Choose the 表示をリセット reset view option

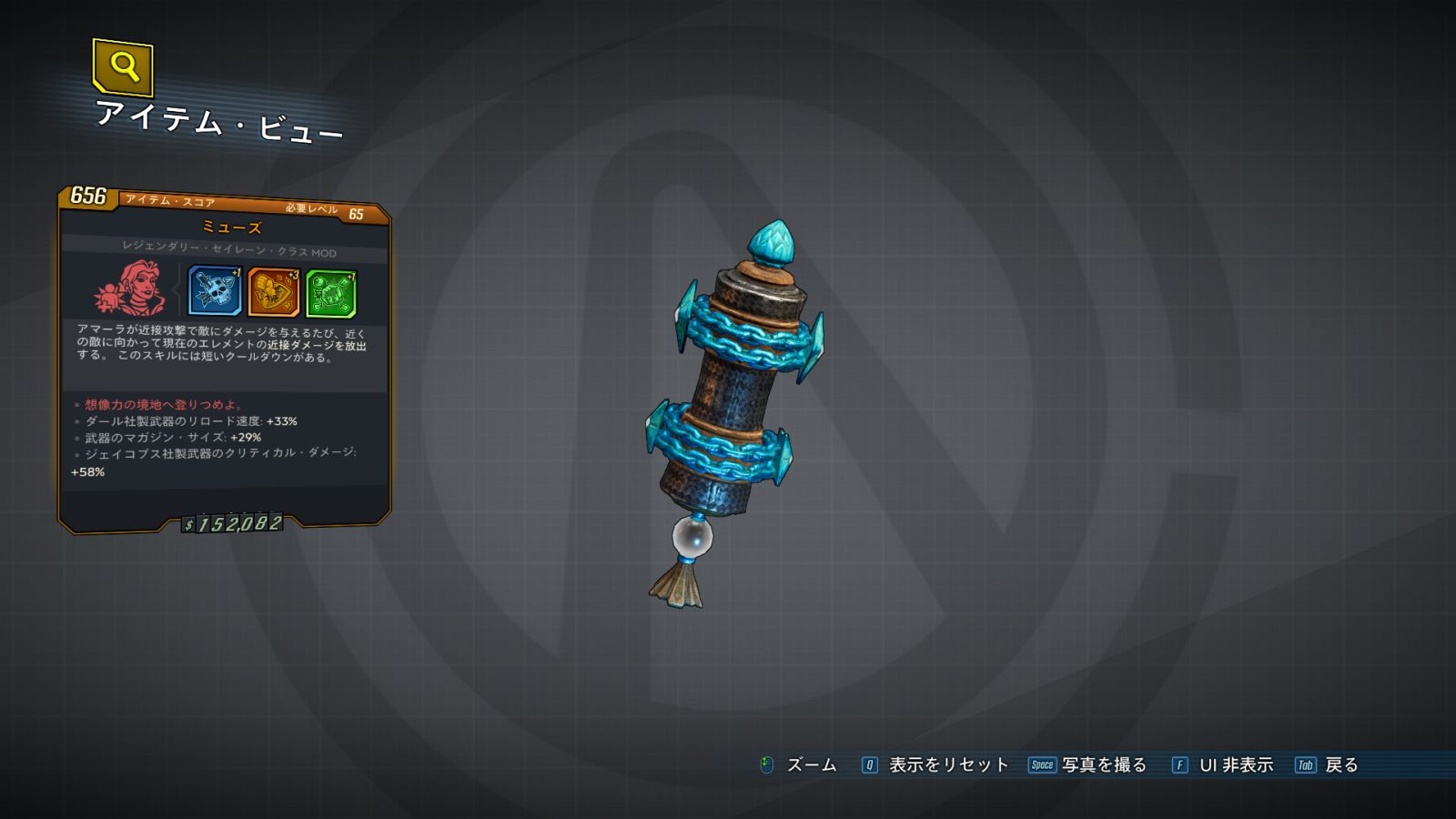[947, 765]
